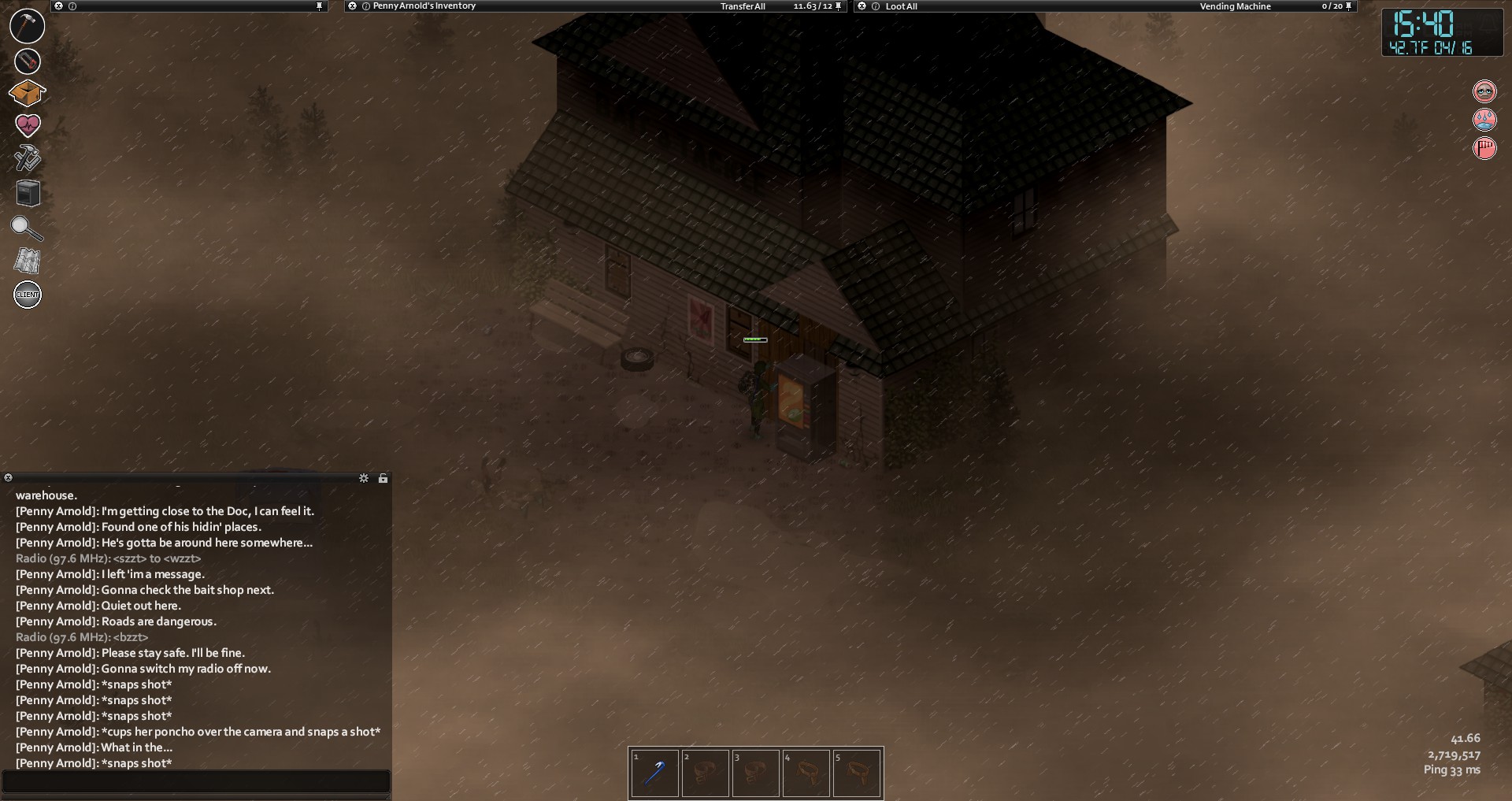Open chat settings gear icon
The height and width of the screenshot is (801, 1512).
(364, 478)
